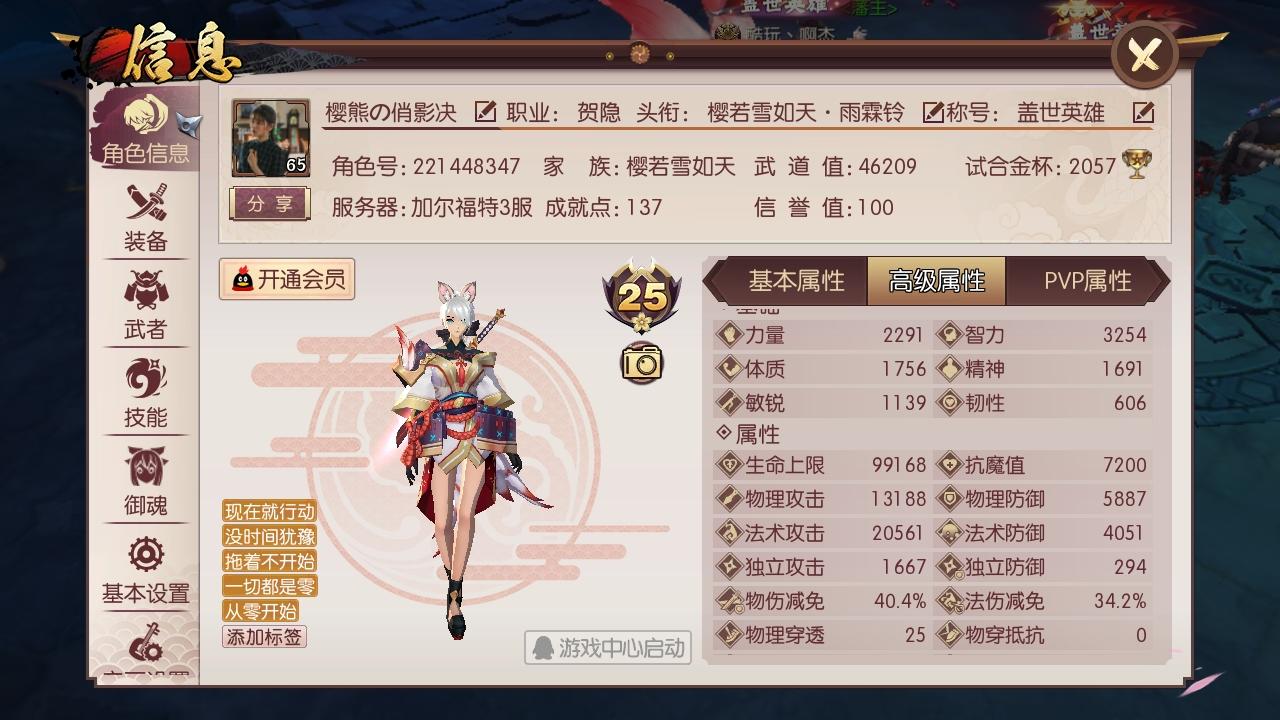Click the edit pencil beside 樱熊の俏影决
1280x720 pixels.
[486, 113]
